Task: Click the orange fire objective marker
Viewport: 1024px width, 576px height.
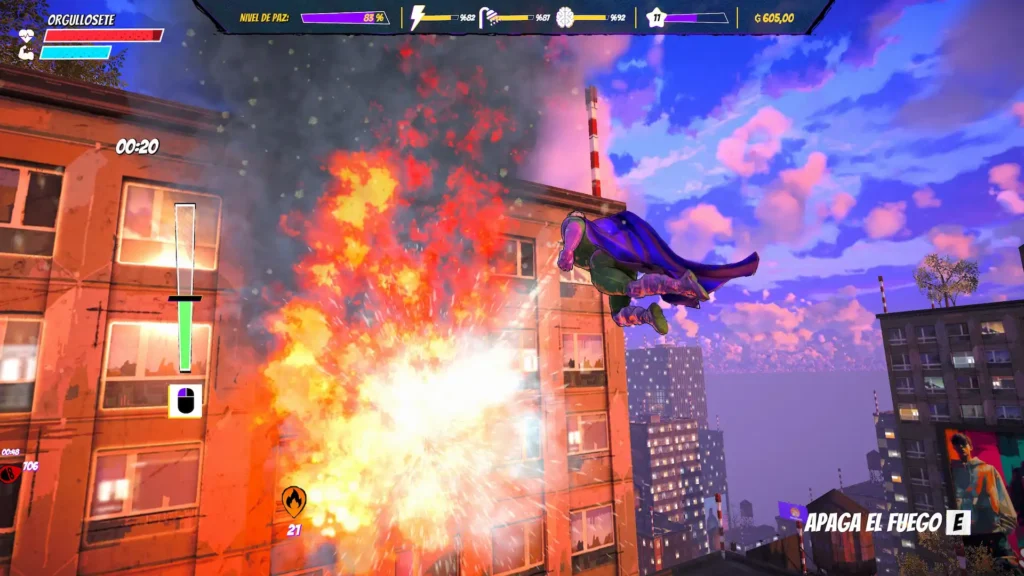Action: point(293,499)
